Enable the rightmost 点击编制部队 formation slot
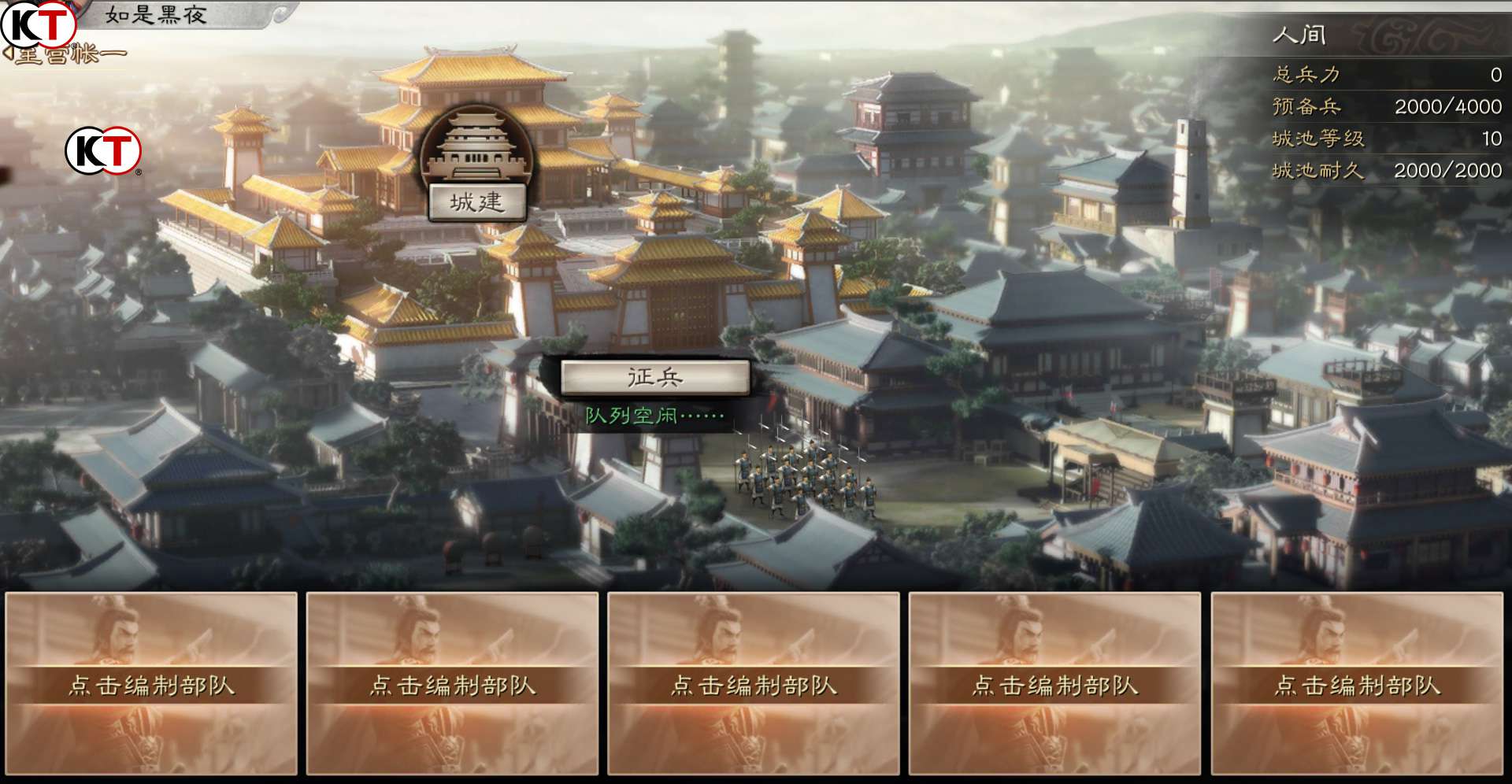The image size is (1512, 784). pos(1360,686)
